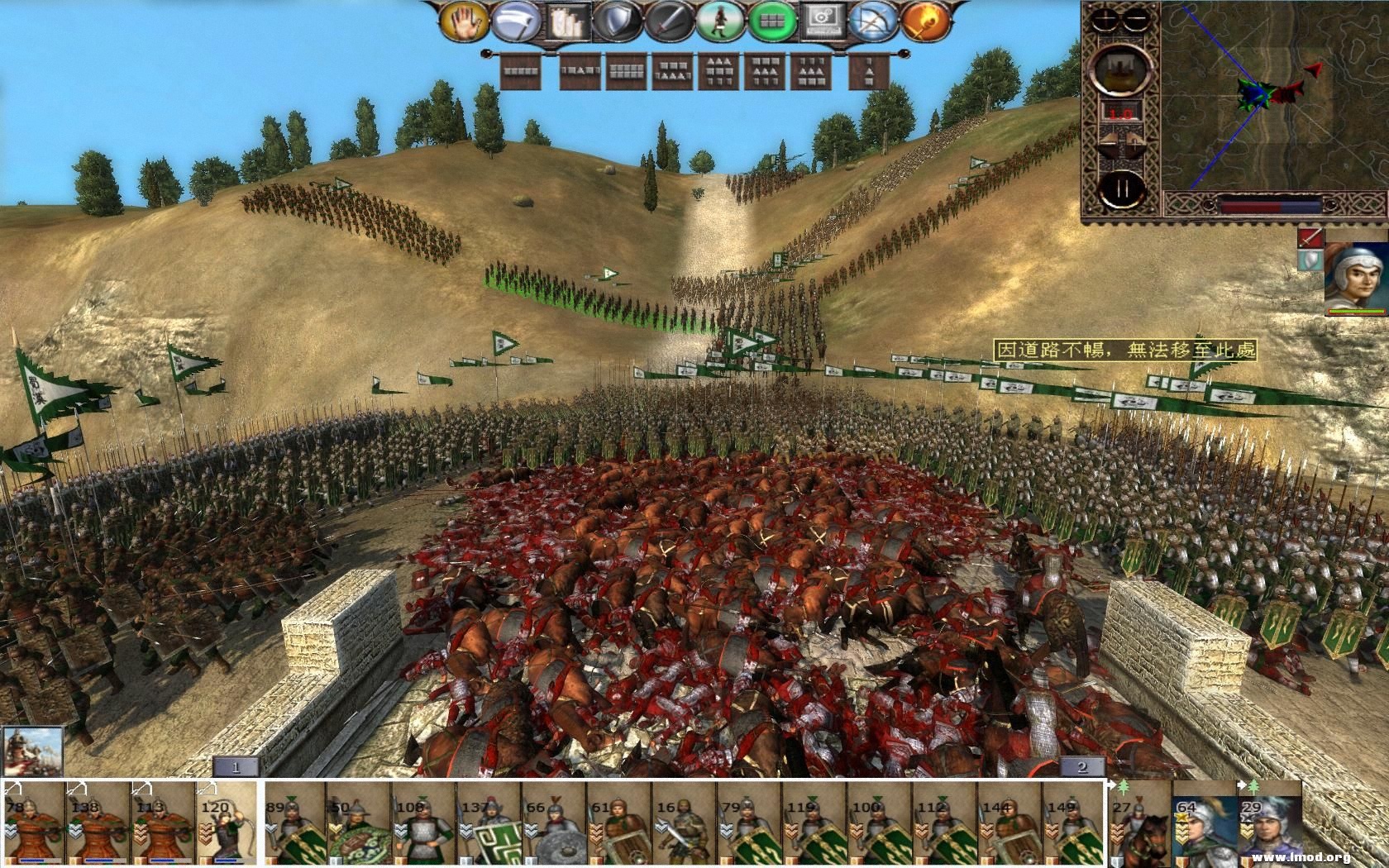Open the special ability camera icon
1389x868 pixels.
click(x=821, y=20)
